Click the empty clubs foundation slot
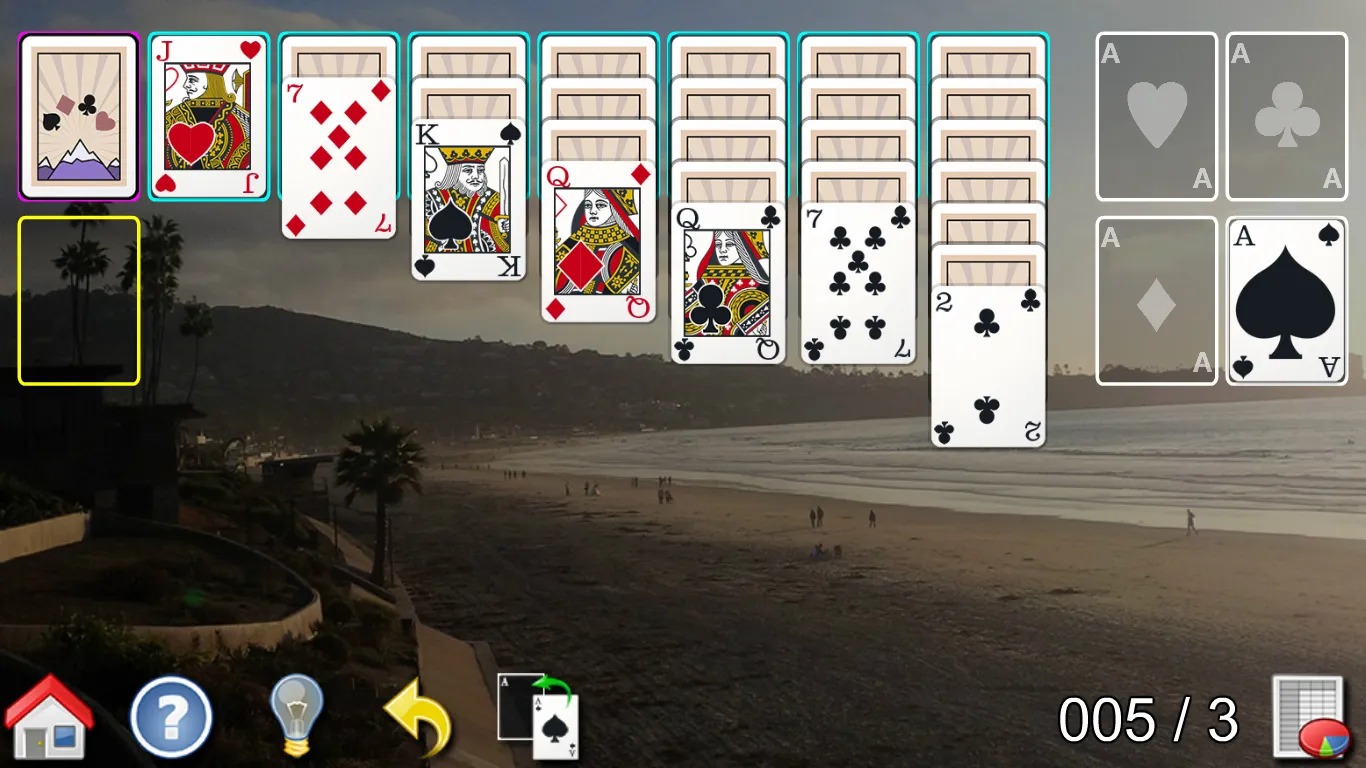 click(x=1286, y=114)
